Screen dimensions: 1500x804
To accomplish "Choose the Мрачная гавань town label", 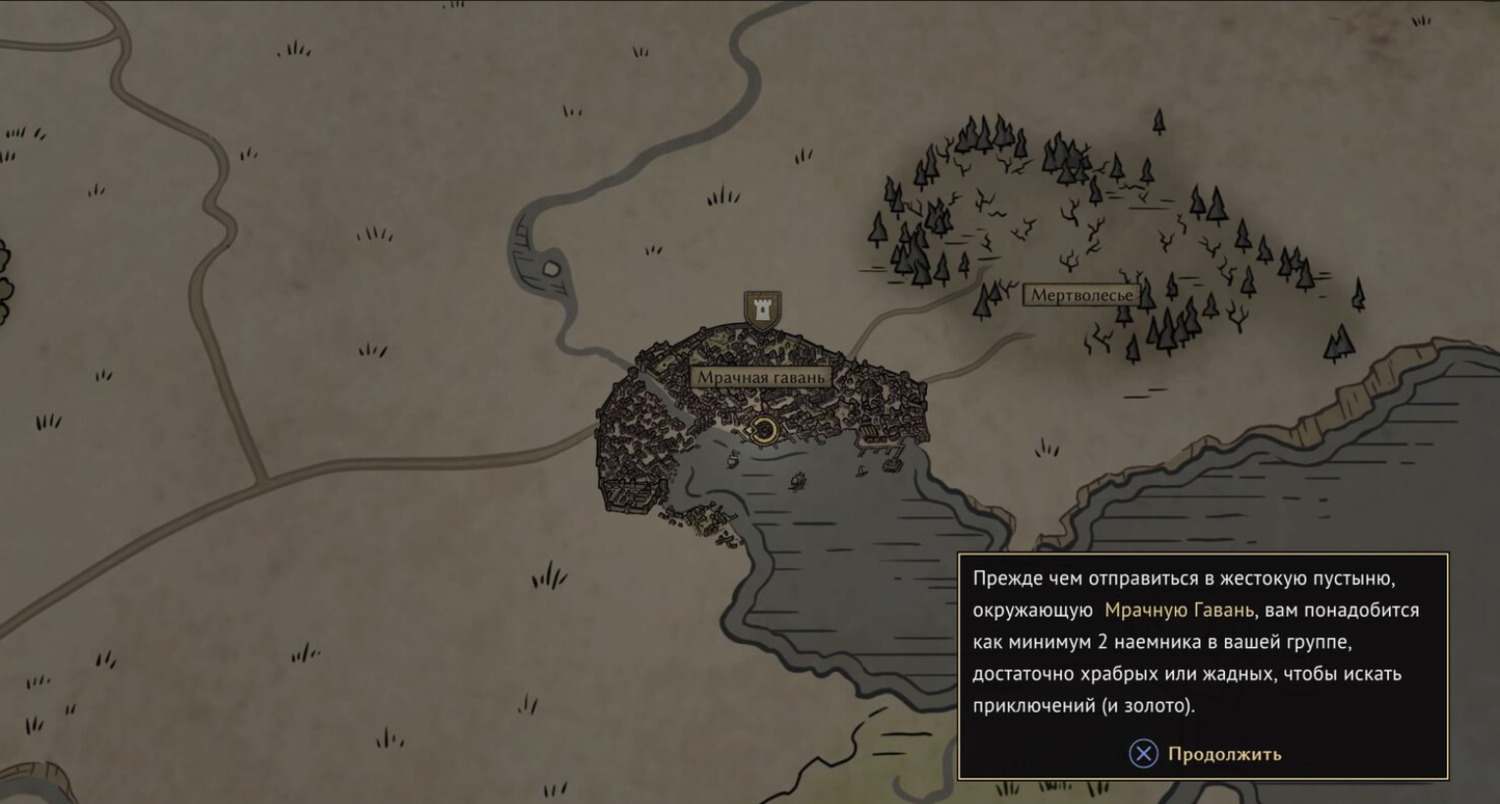I will 761,378.
